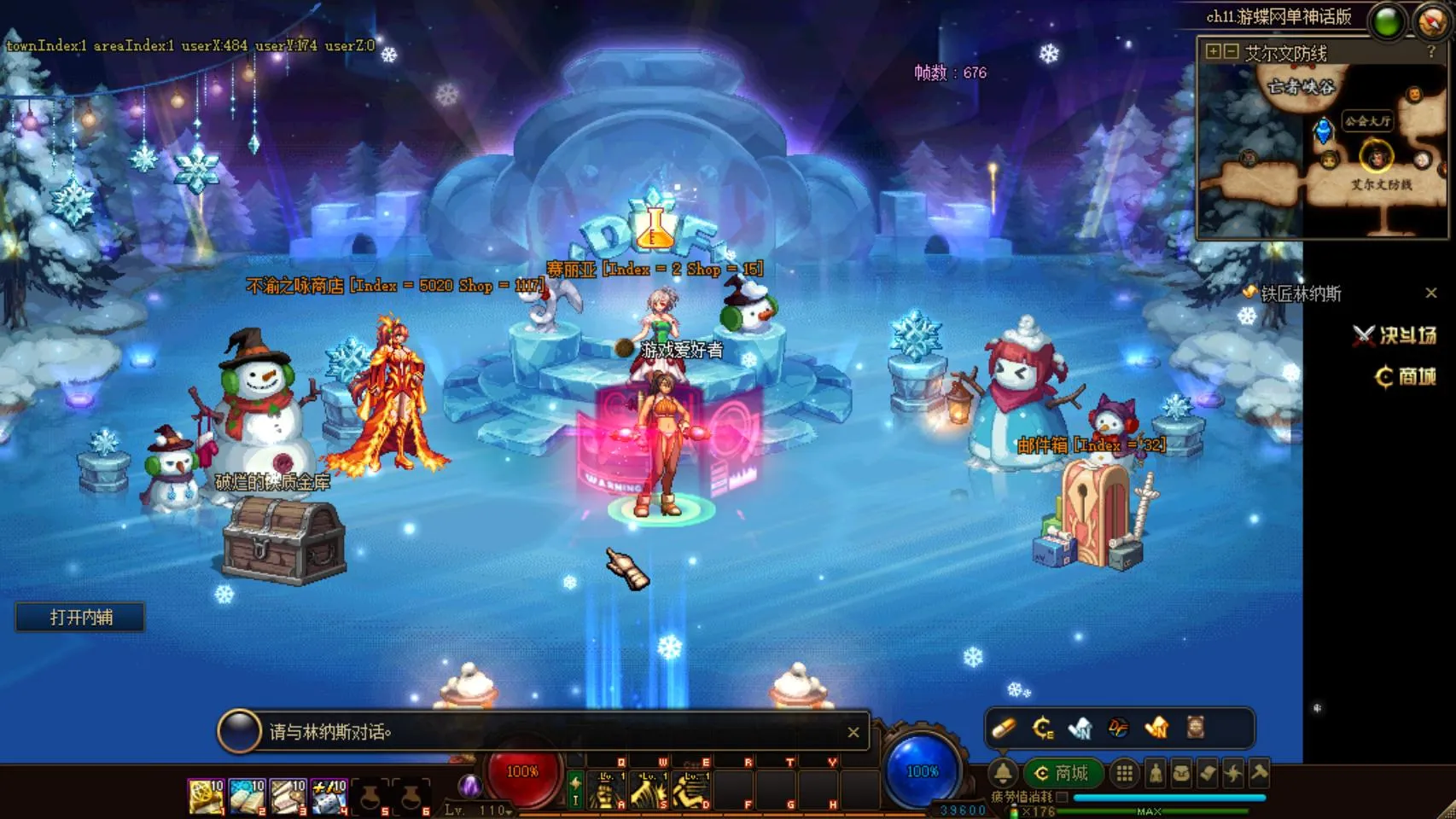Open the bag inventory icon
Image resolution: width=1456 pixels, height=819 pixels.
tap(1181, 773)
